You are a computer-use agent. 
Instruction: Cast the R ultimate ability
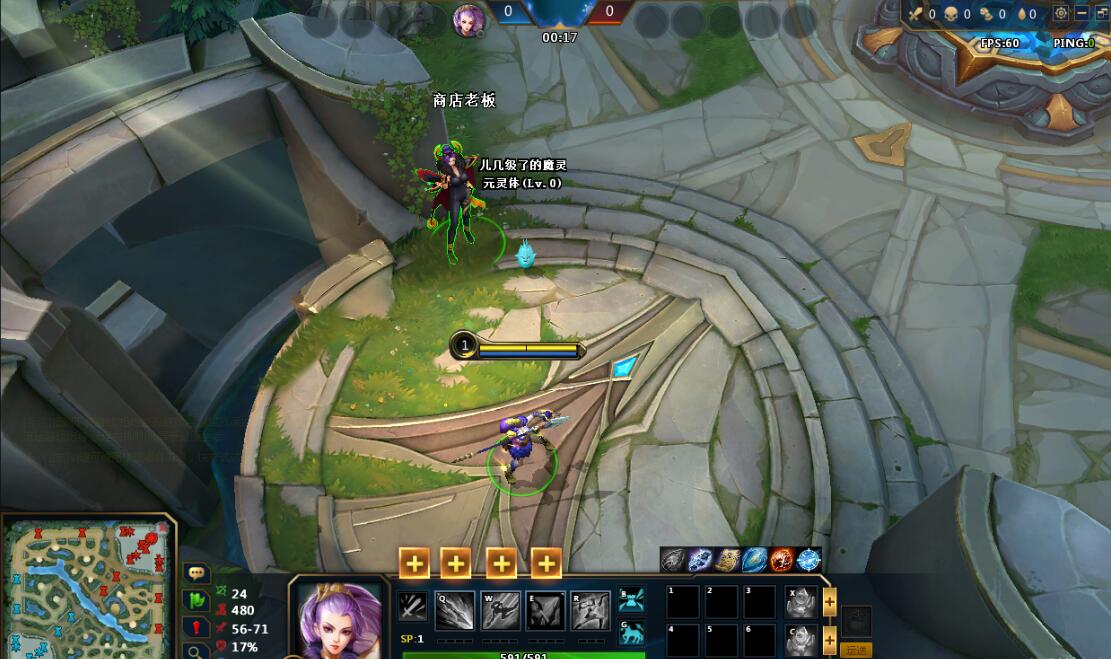click(x=591, y=611)
